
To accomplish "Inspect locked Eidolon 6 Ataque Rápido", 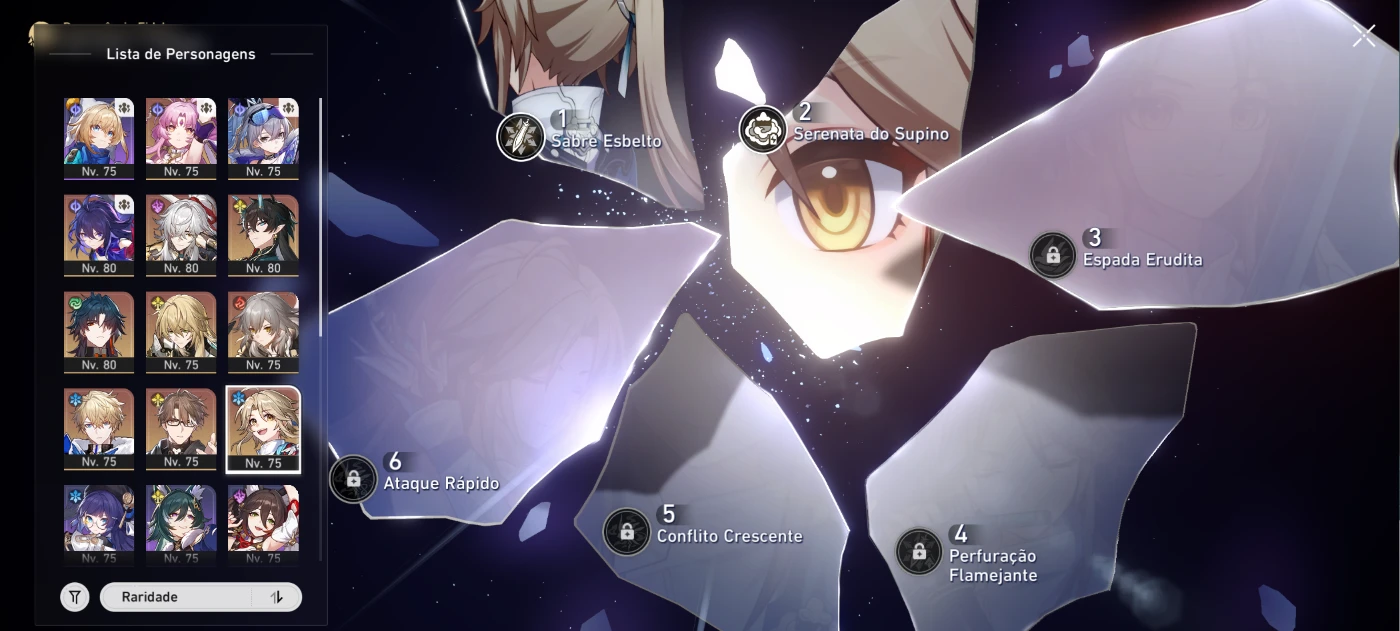I will [x=353, y=479].
